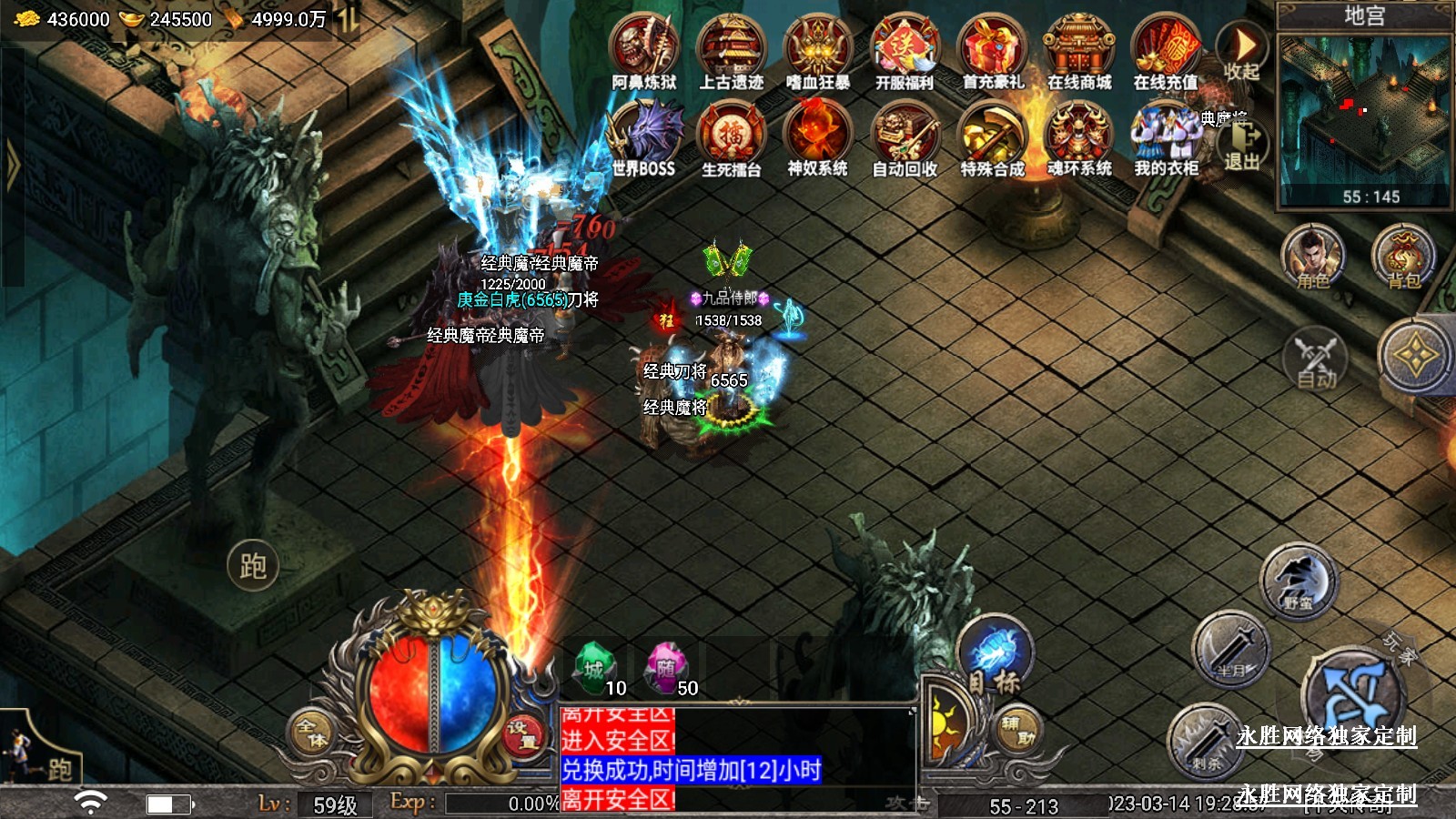Open 开服福利 rewards menu
The image size is (1456, 819).
(904, 52)
